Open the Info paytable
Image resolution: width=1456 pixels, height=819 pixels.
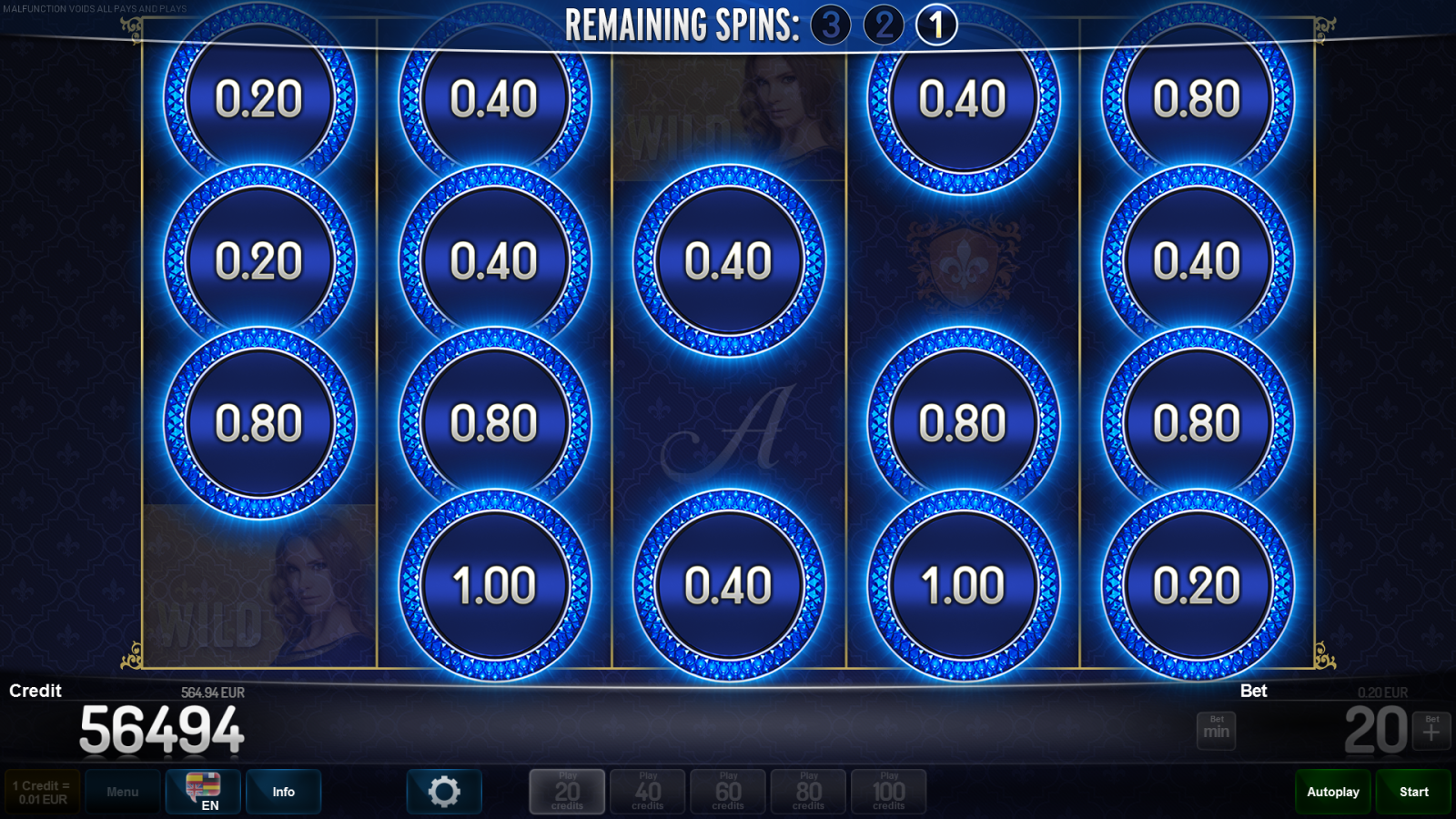pyautogui.click(x=283, y=792)
